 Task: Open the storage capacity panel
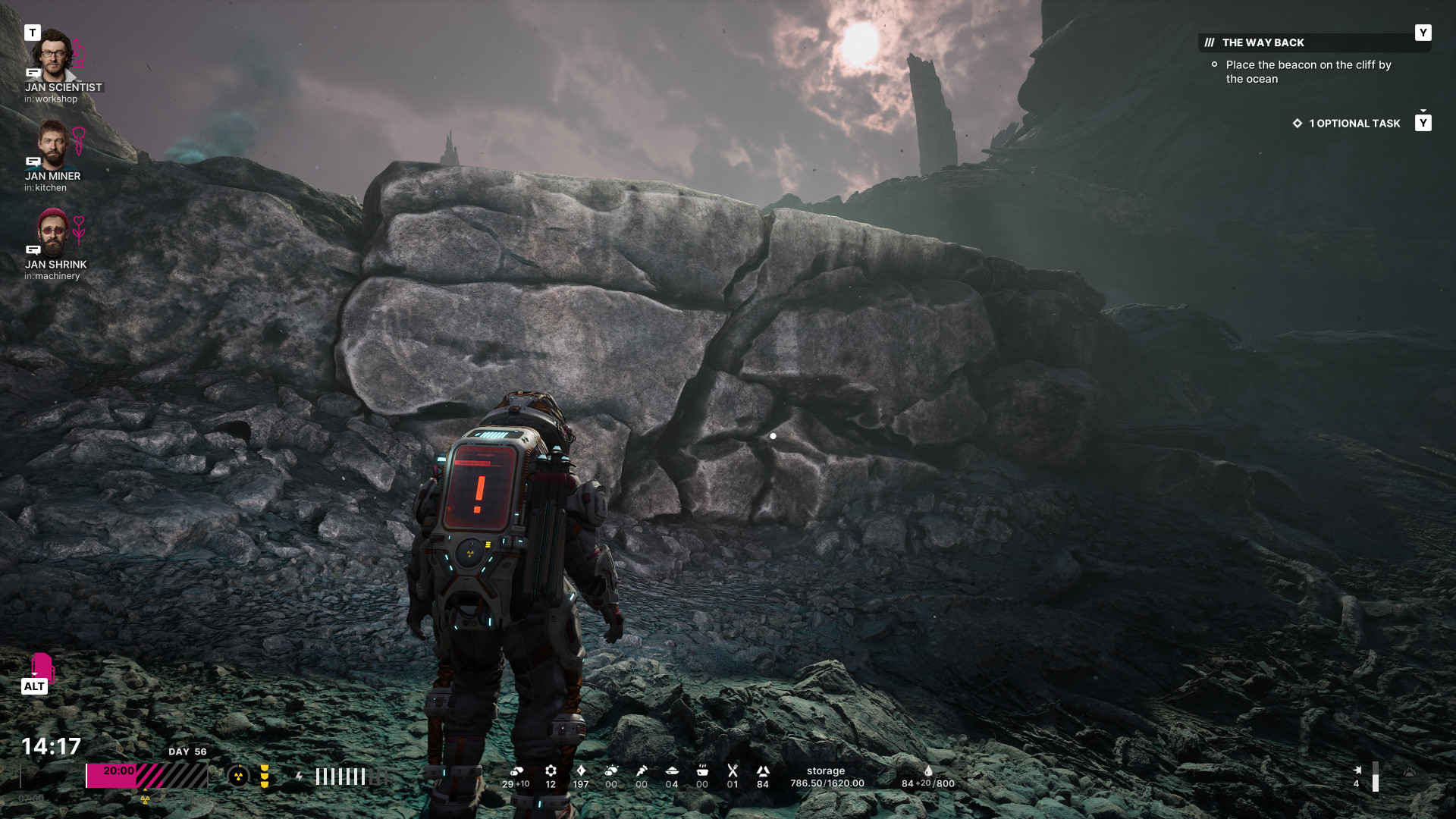(x=827, y=777)
